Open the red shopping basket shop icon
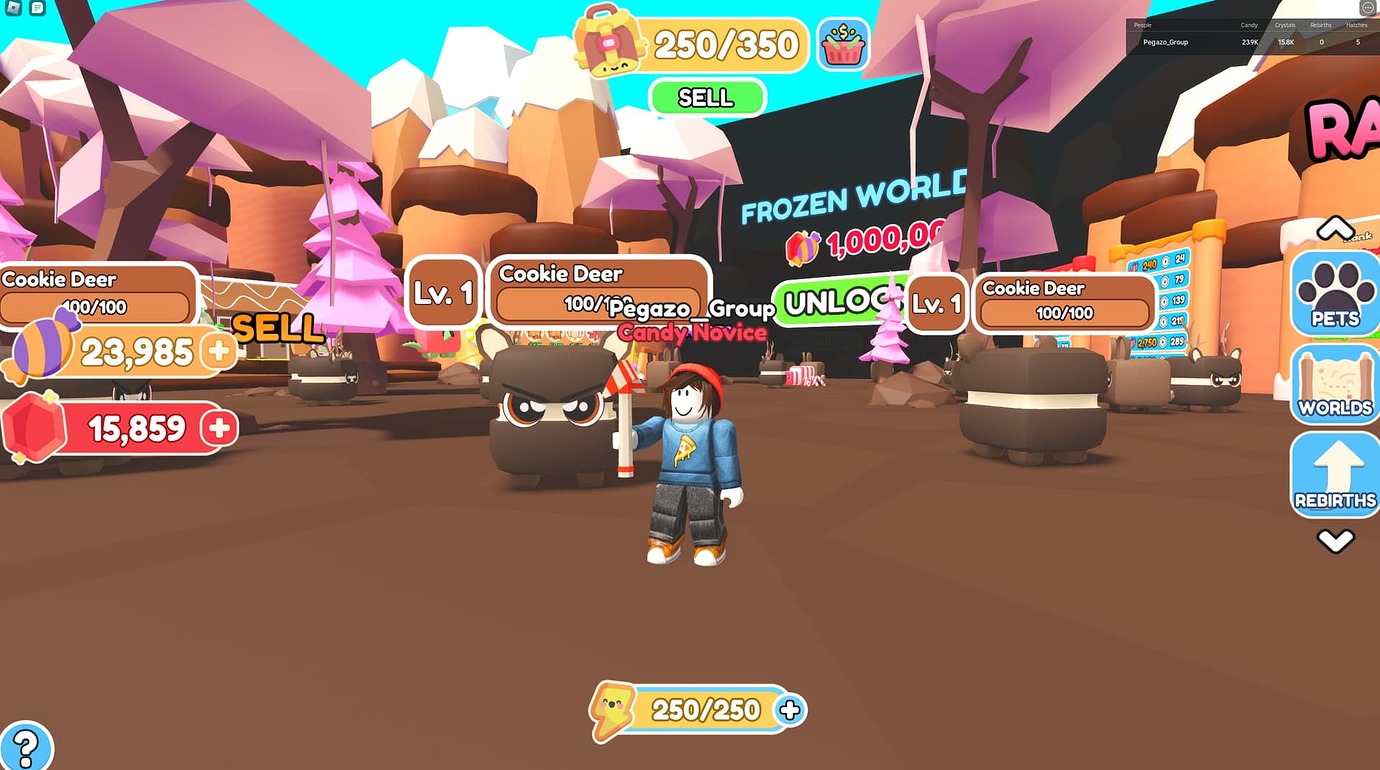The height and width of the screenshot is (770, 1380). (x=843, y=44)
